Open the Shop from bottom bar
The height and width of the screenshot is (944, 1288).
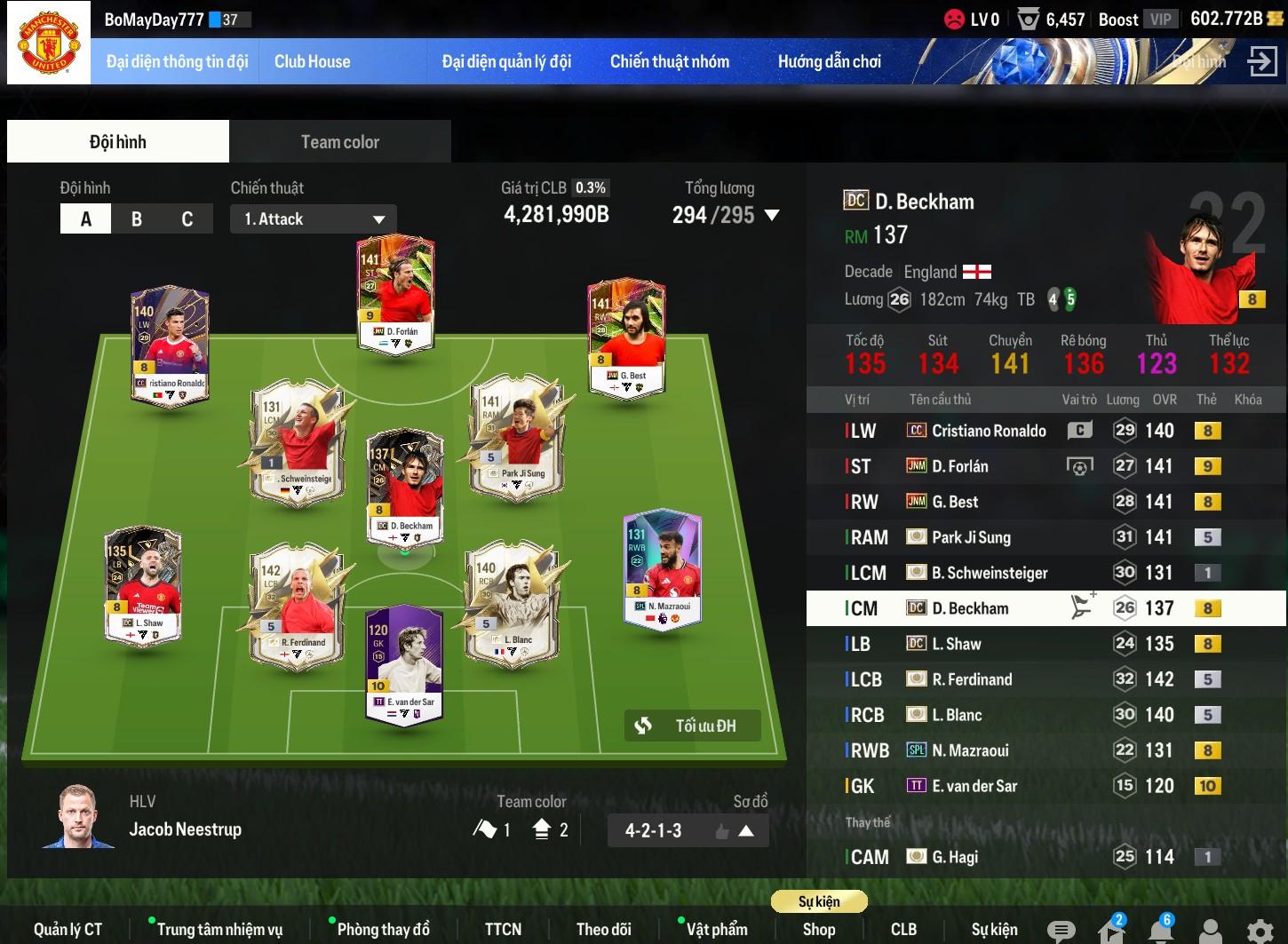(x=818, y=930)
